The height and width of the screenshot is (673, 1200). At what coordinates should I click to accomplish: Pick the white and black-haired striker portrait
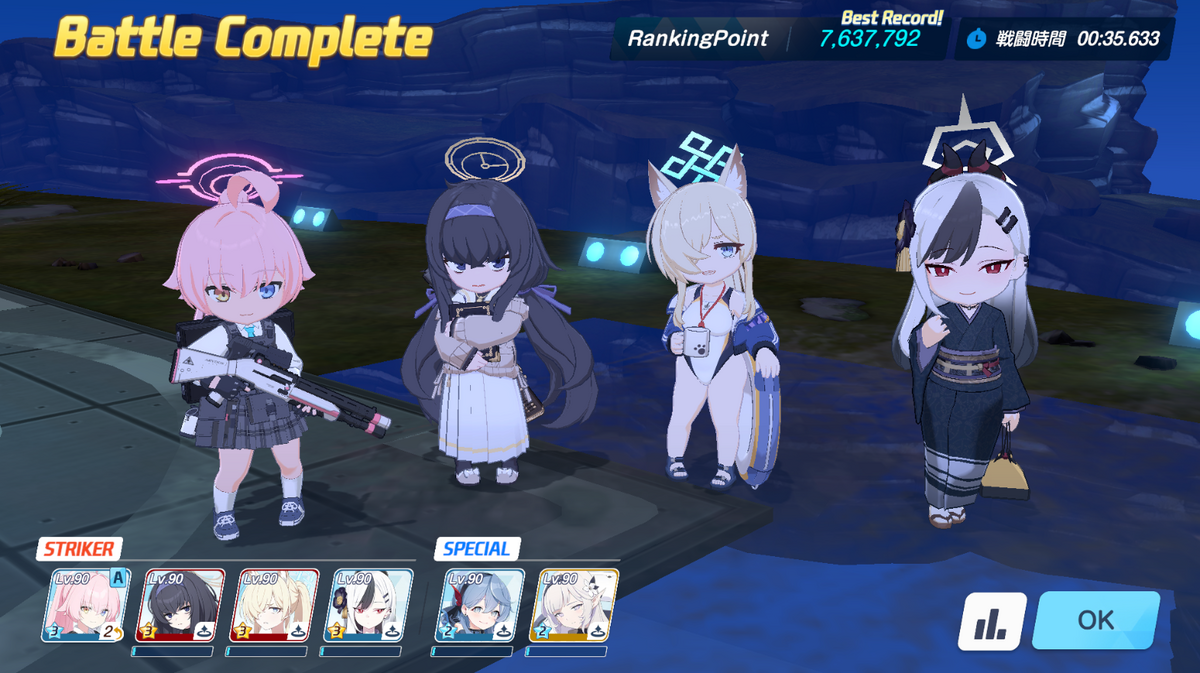click(x=369, y=605)
